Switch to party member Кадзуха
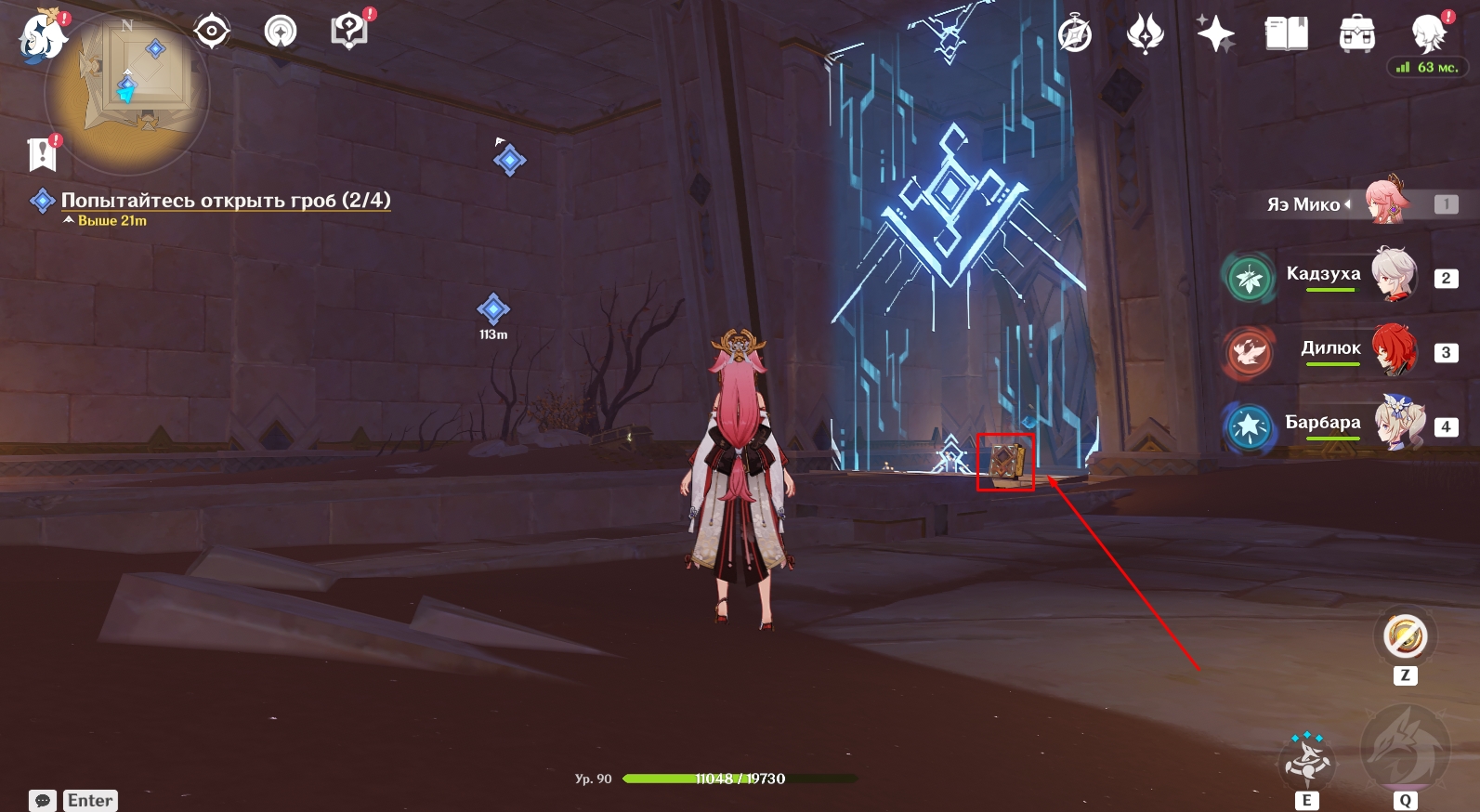The height and width of the screenshot is (812, 1480). [x=1394, y=275]
